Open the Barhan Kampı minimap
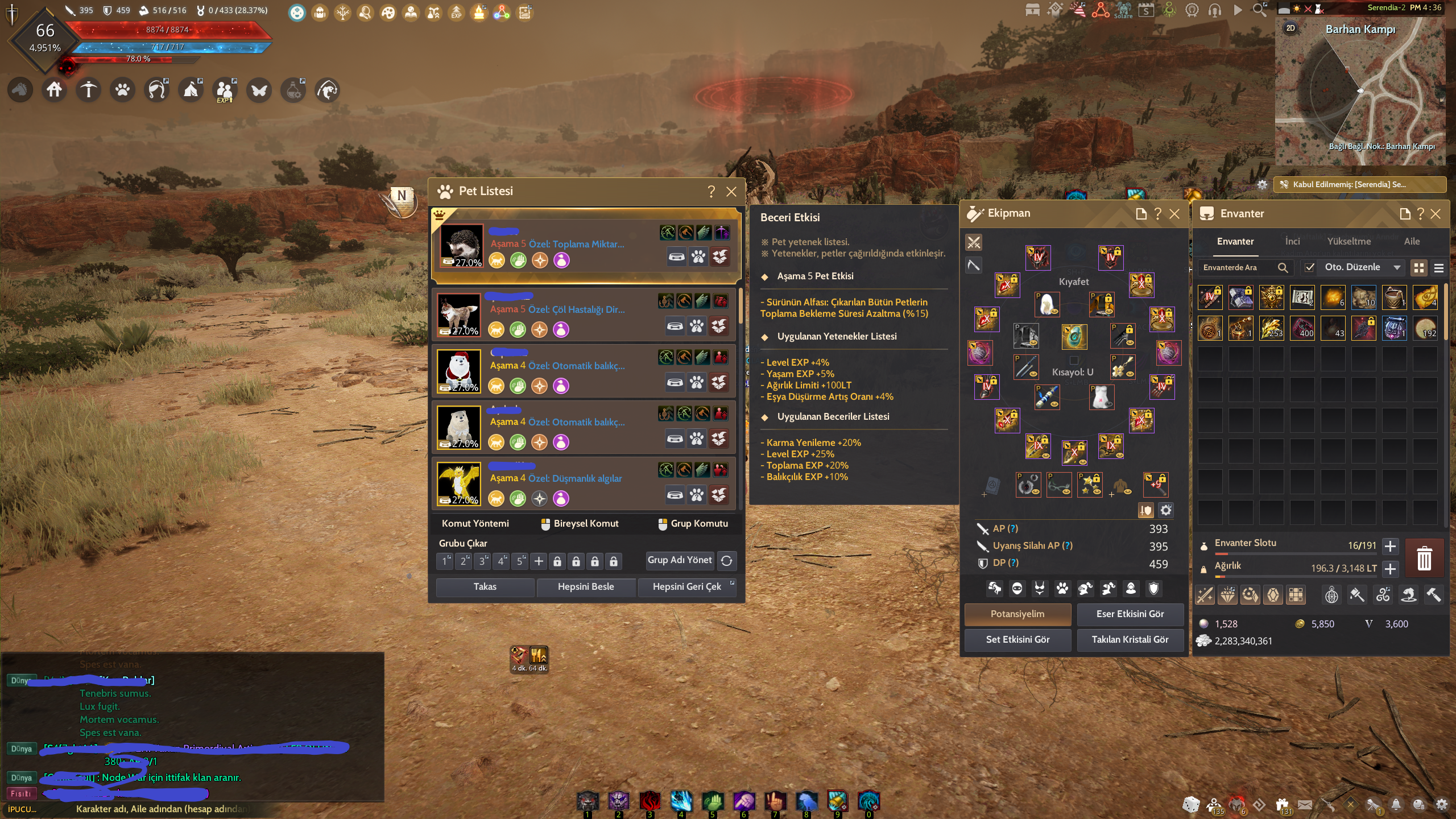The image size is (1456, 819). 1359,91
